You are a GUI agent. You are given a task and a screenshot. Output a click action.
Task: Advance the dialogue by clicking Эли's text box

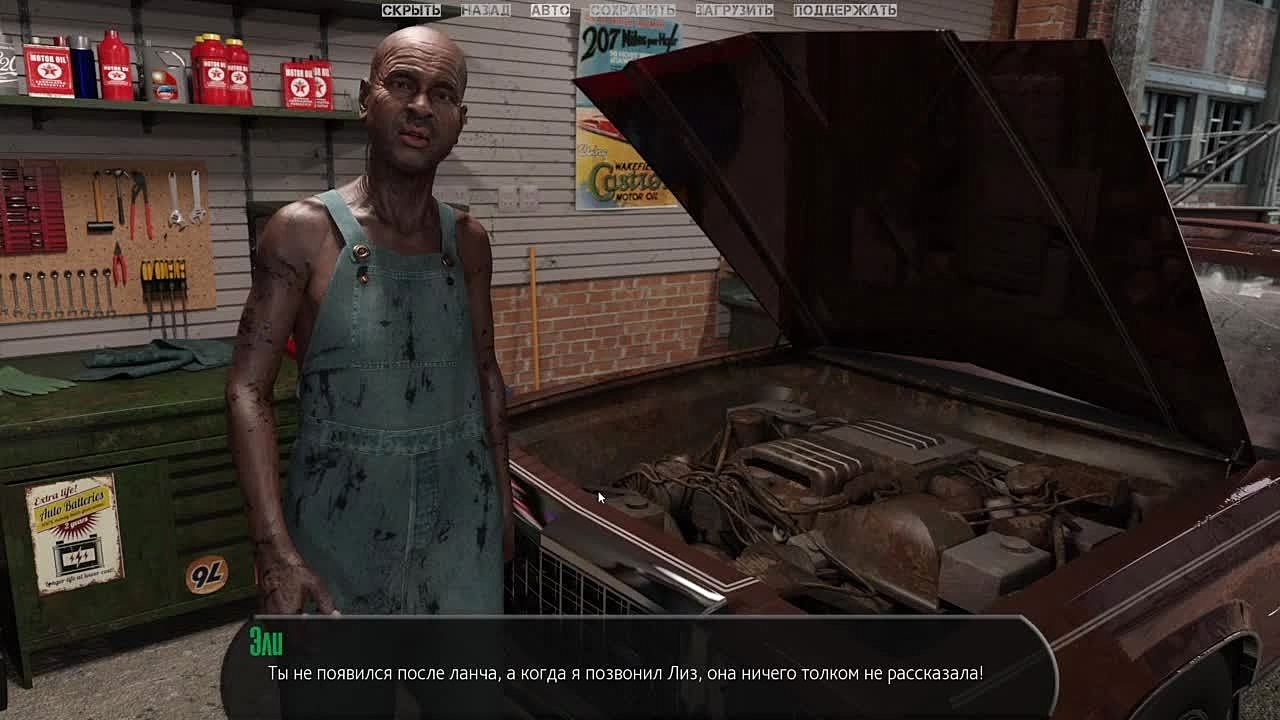[x=640, y=668]
